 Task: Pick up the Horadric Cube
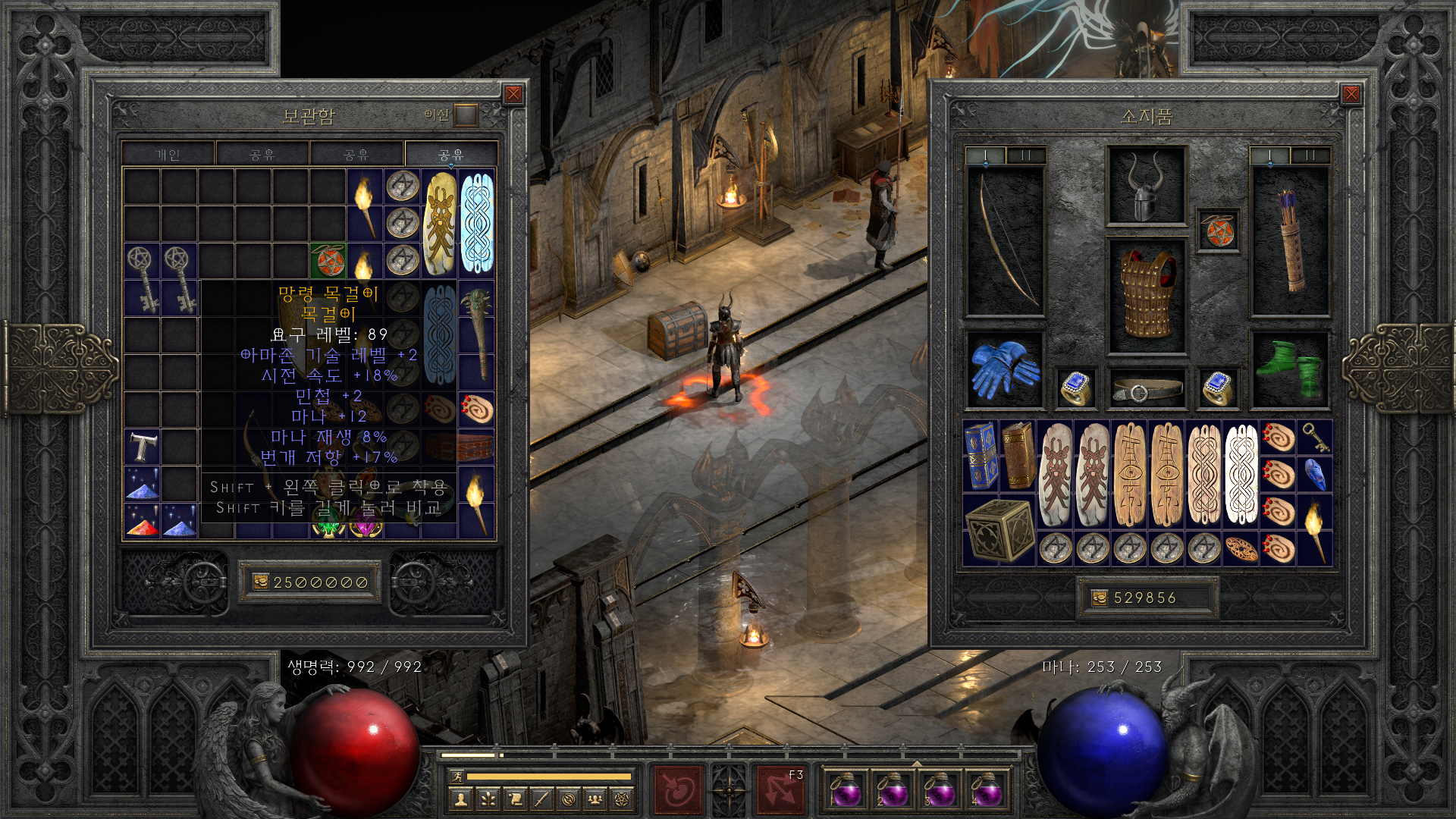tap(999, 530)
